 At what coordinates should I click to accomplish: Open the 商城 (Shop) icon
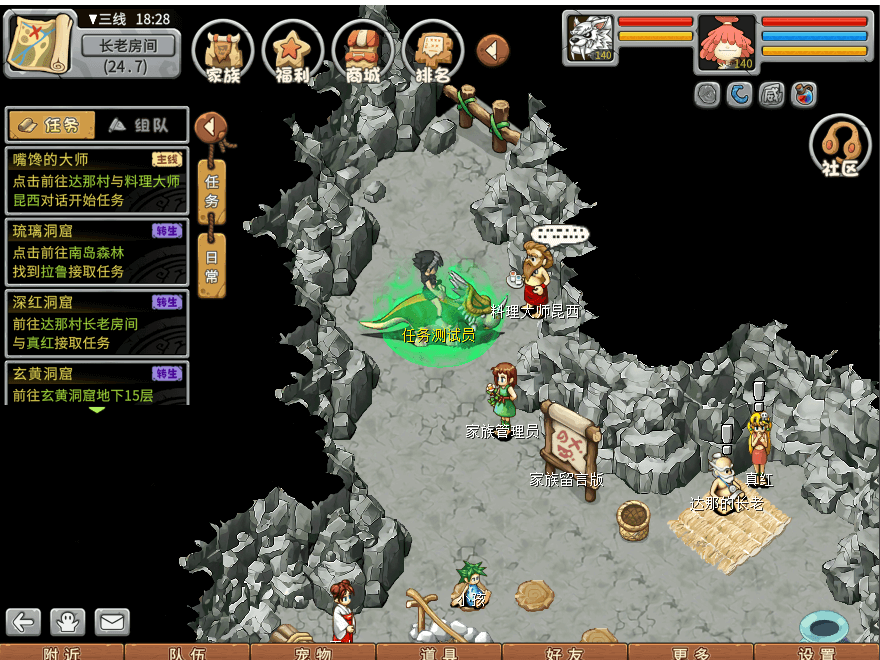point(362,50)
